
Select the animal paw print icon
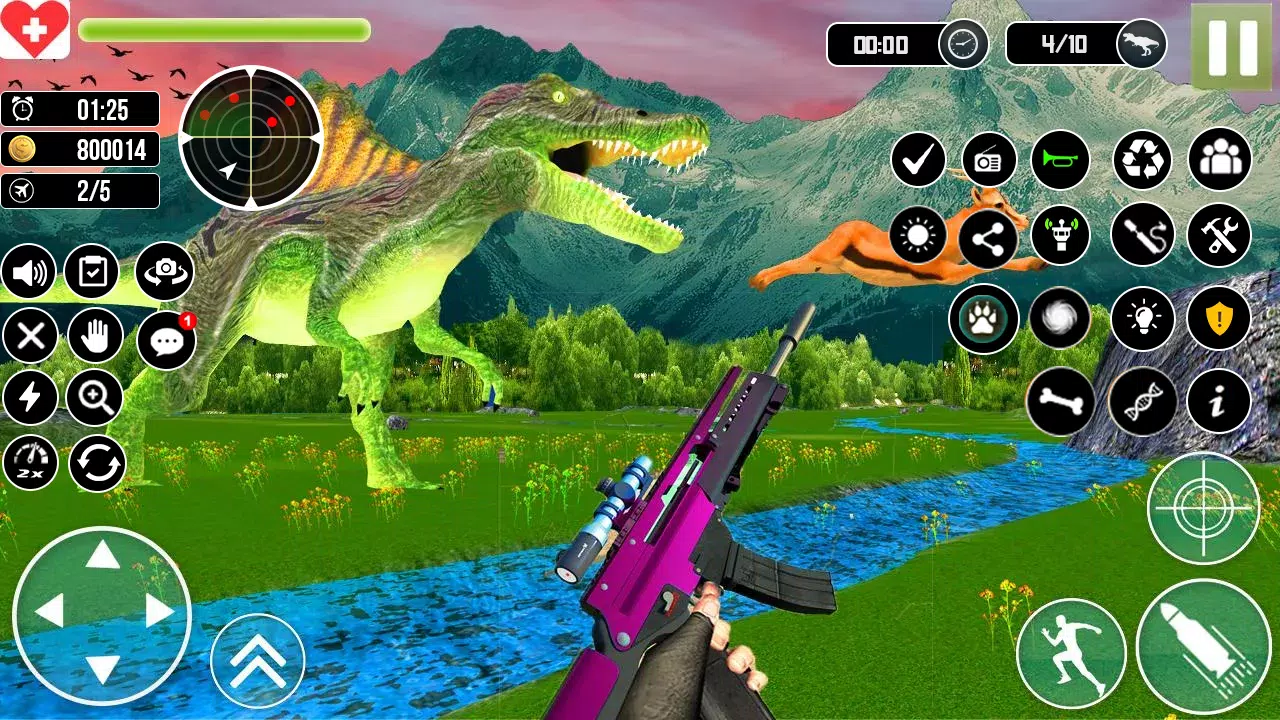point(983,319)
